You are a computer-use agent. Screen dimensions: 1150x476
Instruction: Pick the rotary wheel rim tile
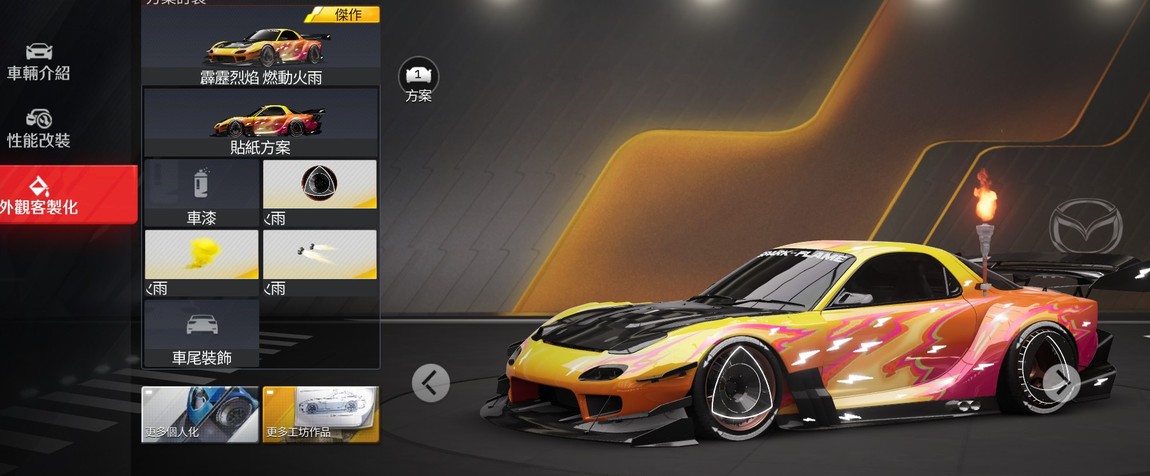click(x=320, y=193)
